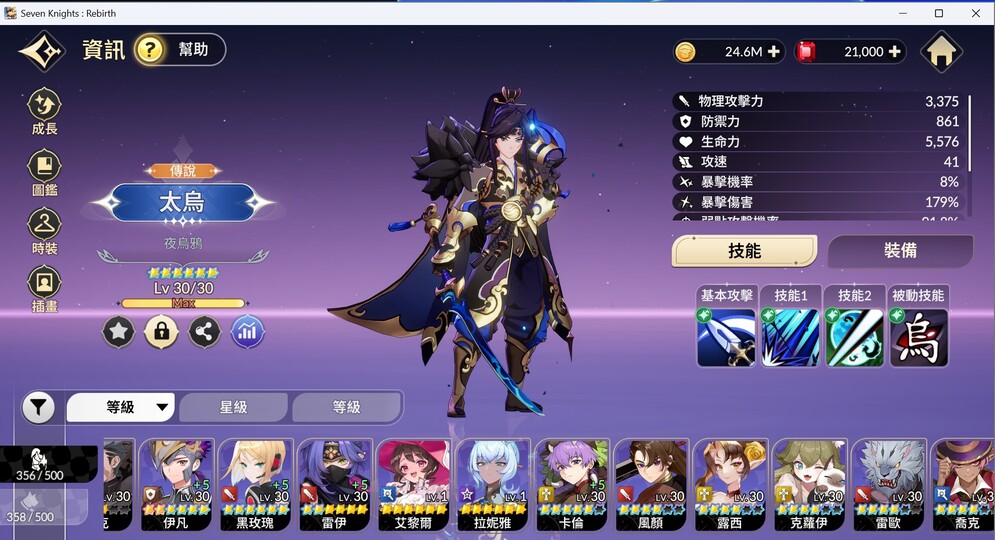Open the 成長 growth menu
The width and height of the screenshot is (995, 540).
tap(45, 111)
